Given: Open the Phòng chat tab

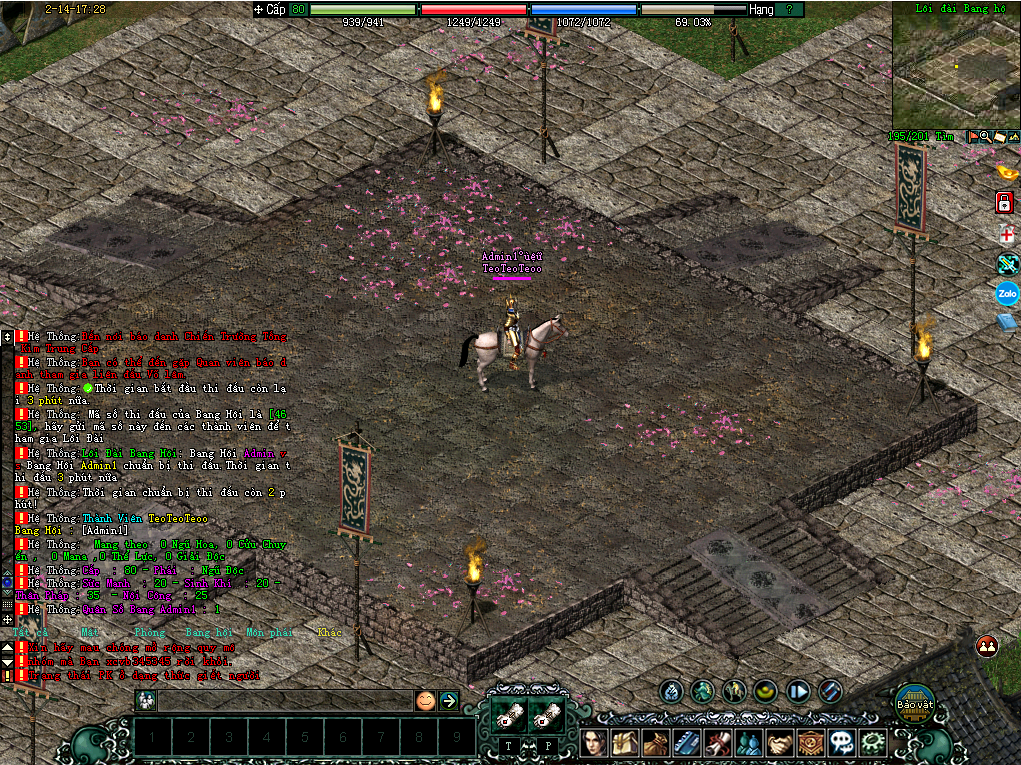Looking at the screenshot, I should coord(148,632).
